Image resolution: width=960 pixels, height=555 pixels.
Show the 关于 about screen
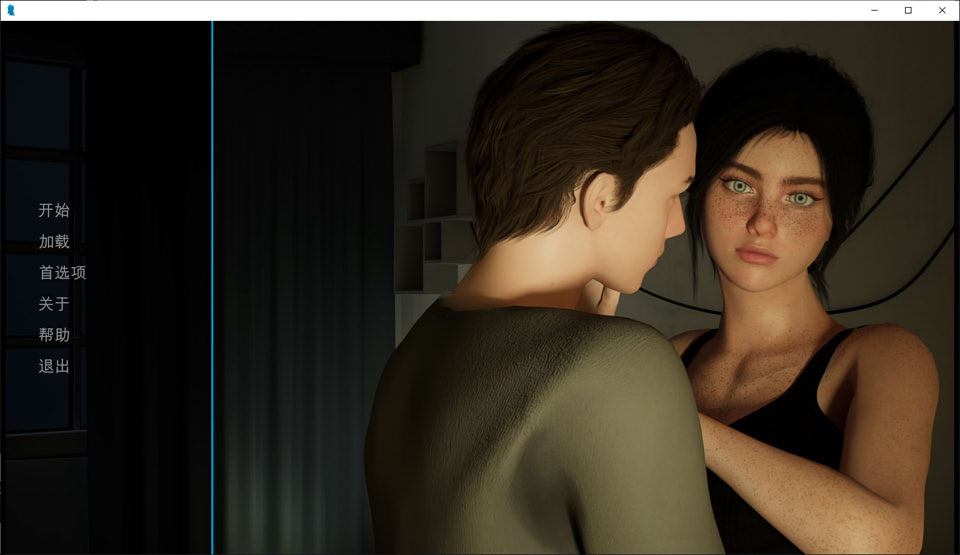54,304
